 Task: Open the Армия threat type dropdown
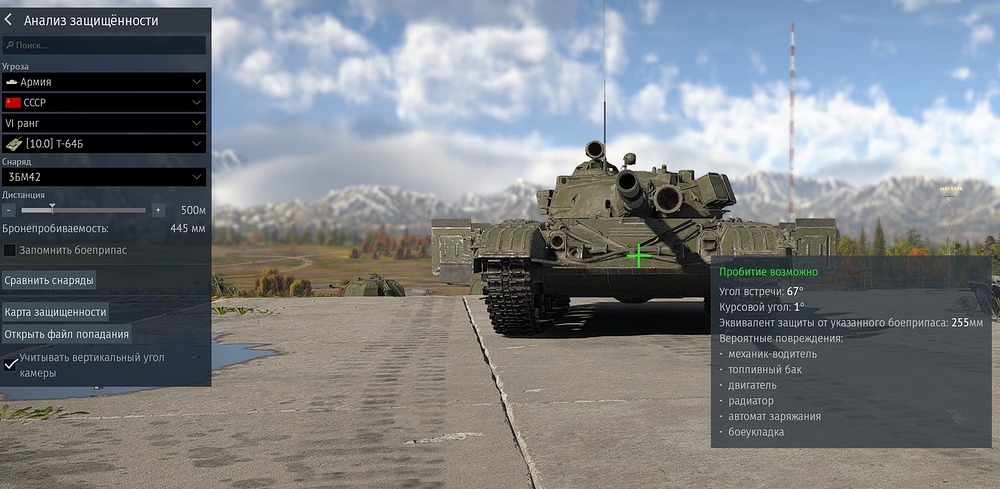click(x=104, y=82)
